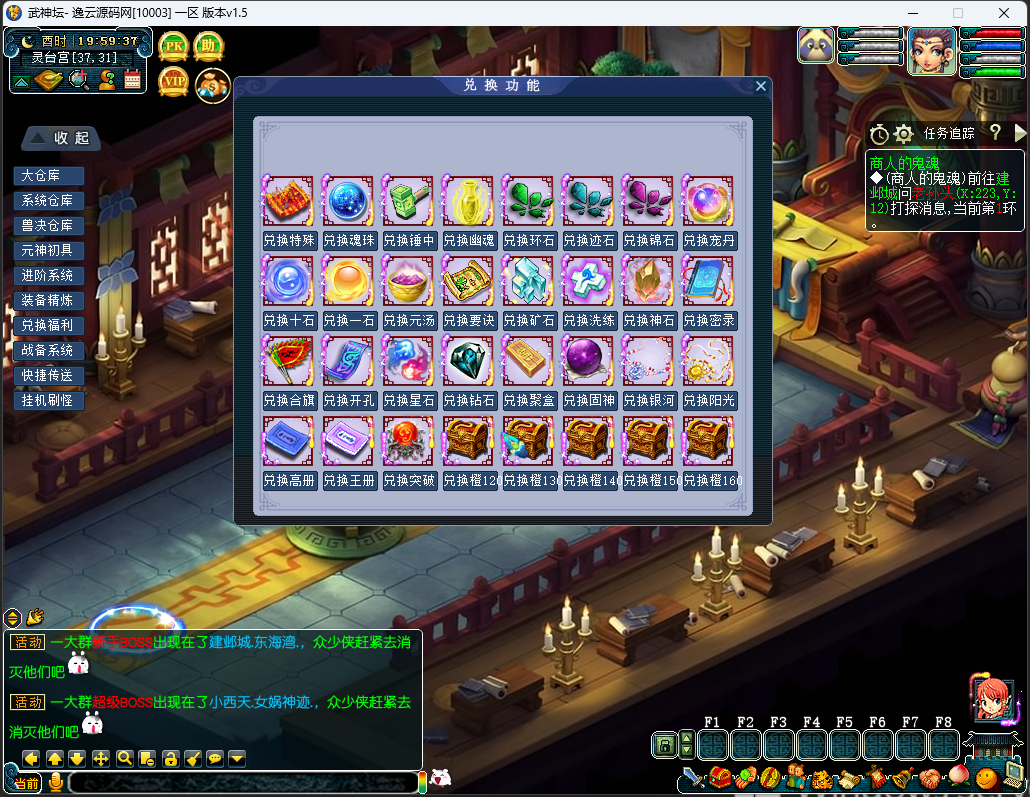The height and width of the screenshot is (797, 1030).
Task: Open the 大仓库 side menu entry
Action: click(48, 176)
